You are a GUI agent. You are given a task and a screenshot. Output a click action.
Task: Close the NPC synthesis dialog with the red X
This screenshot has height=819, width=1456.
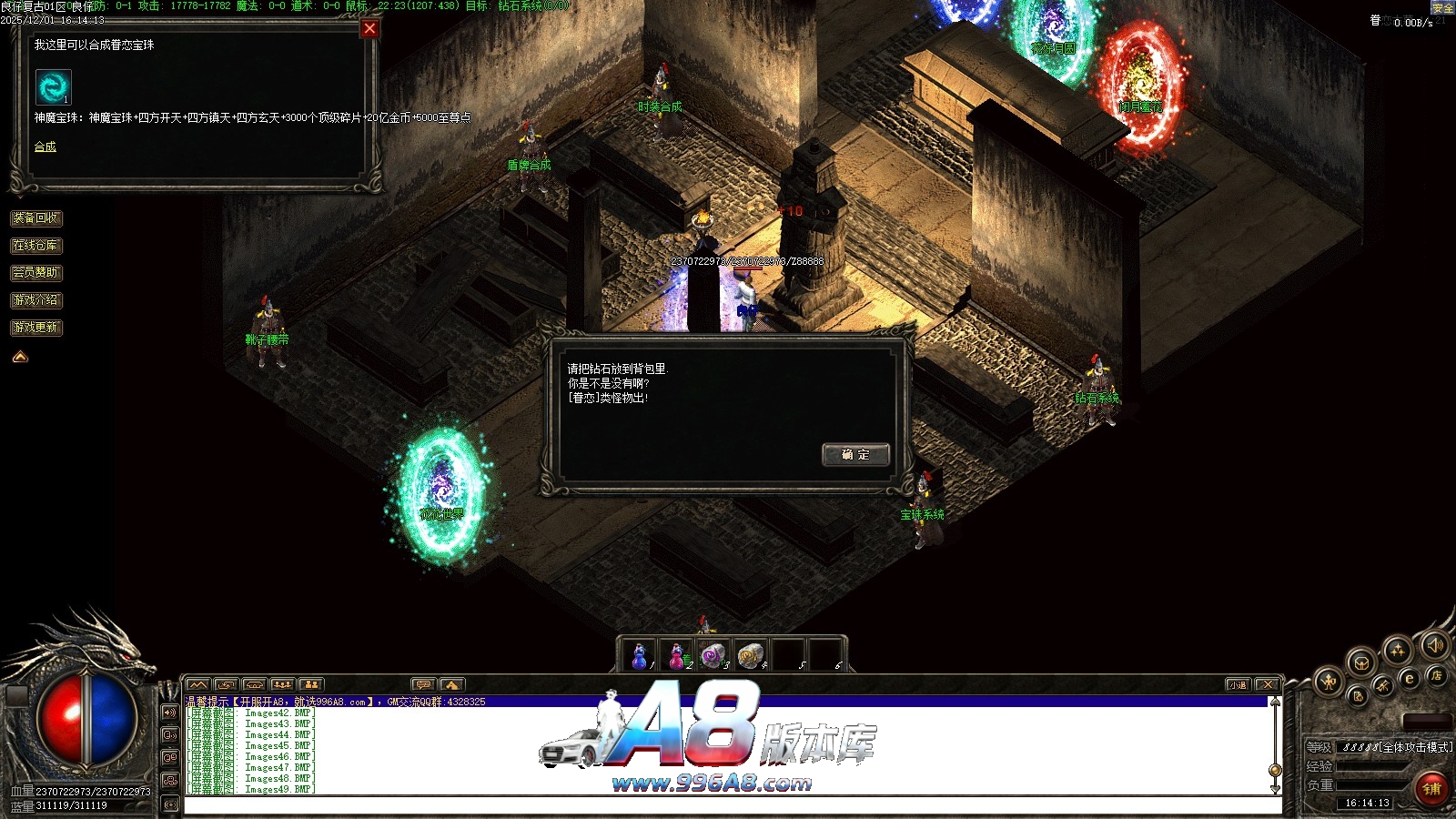pyautogui.click(x=369, y=28)
